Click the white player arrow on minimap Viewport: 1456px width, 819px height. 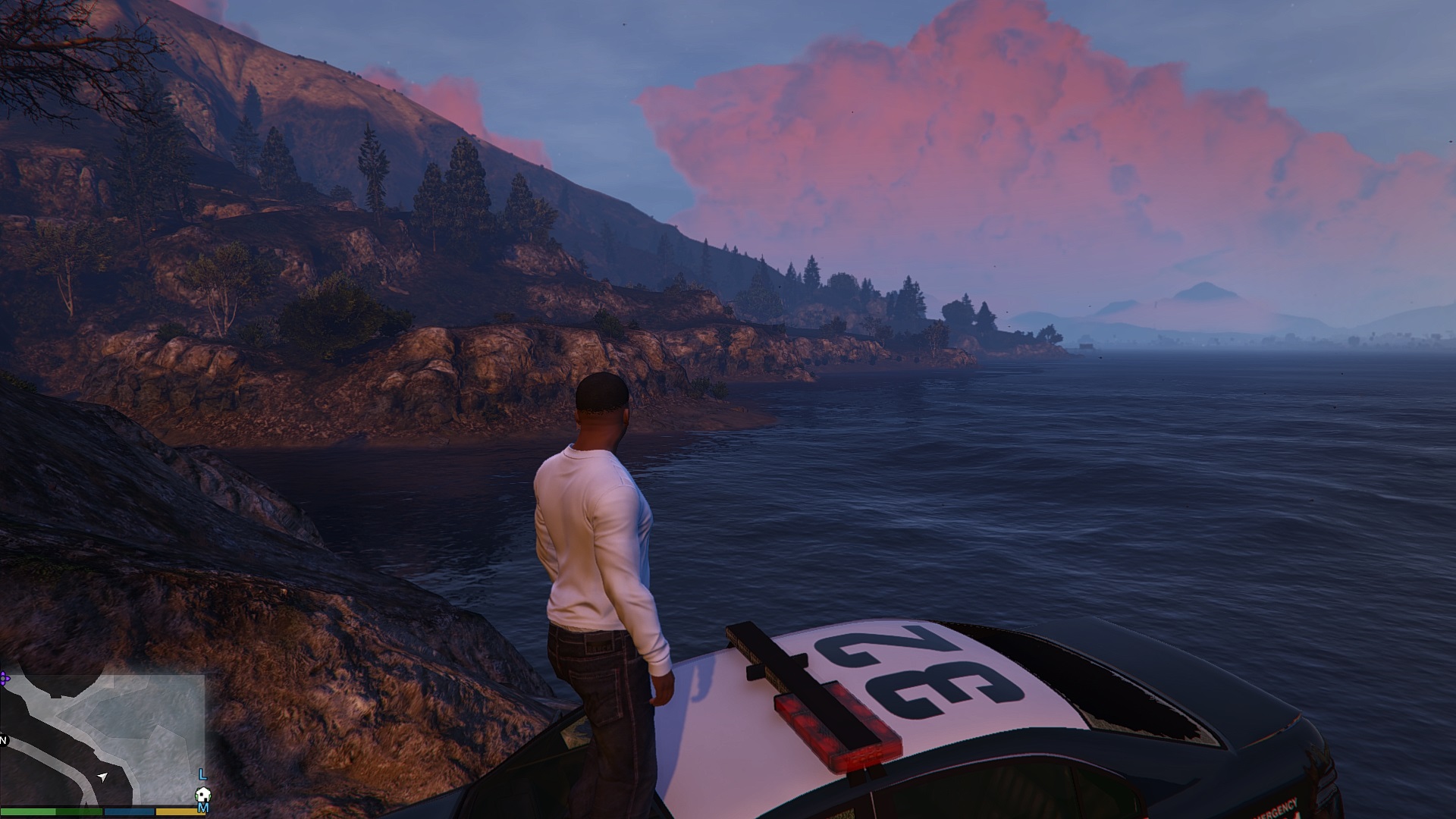coord(103,777)
